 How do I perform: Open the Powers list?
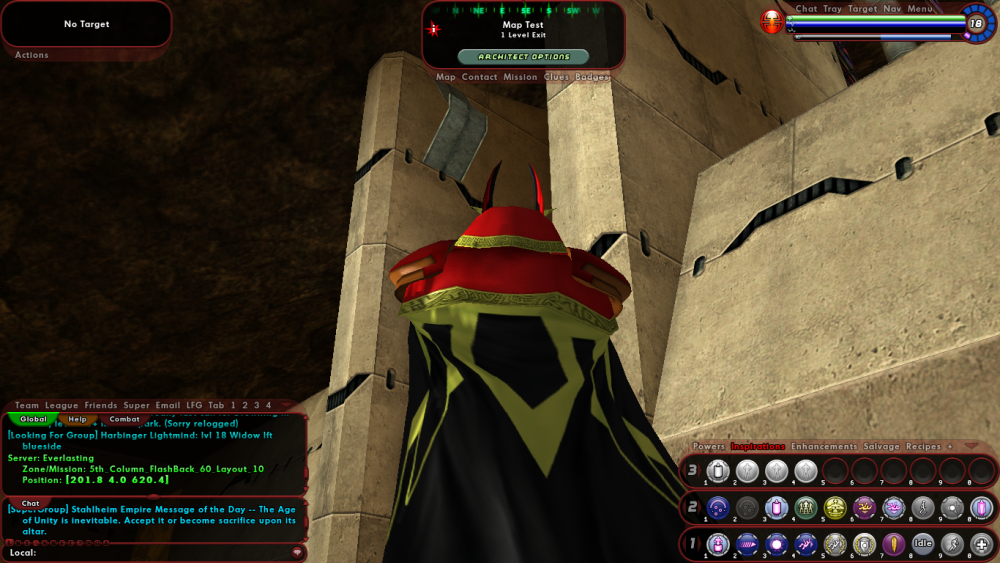709,446
